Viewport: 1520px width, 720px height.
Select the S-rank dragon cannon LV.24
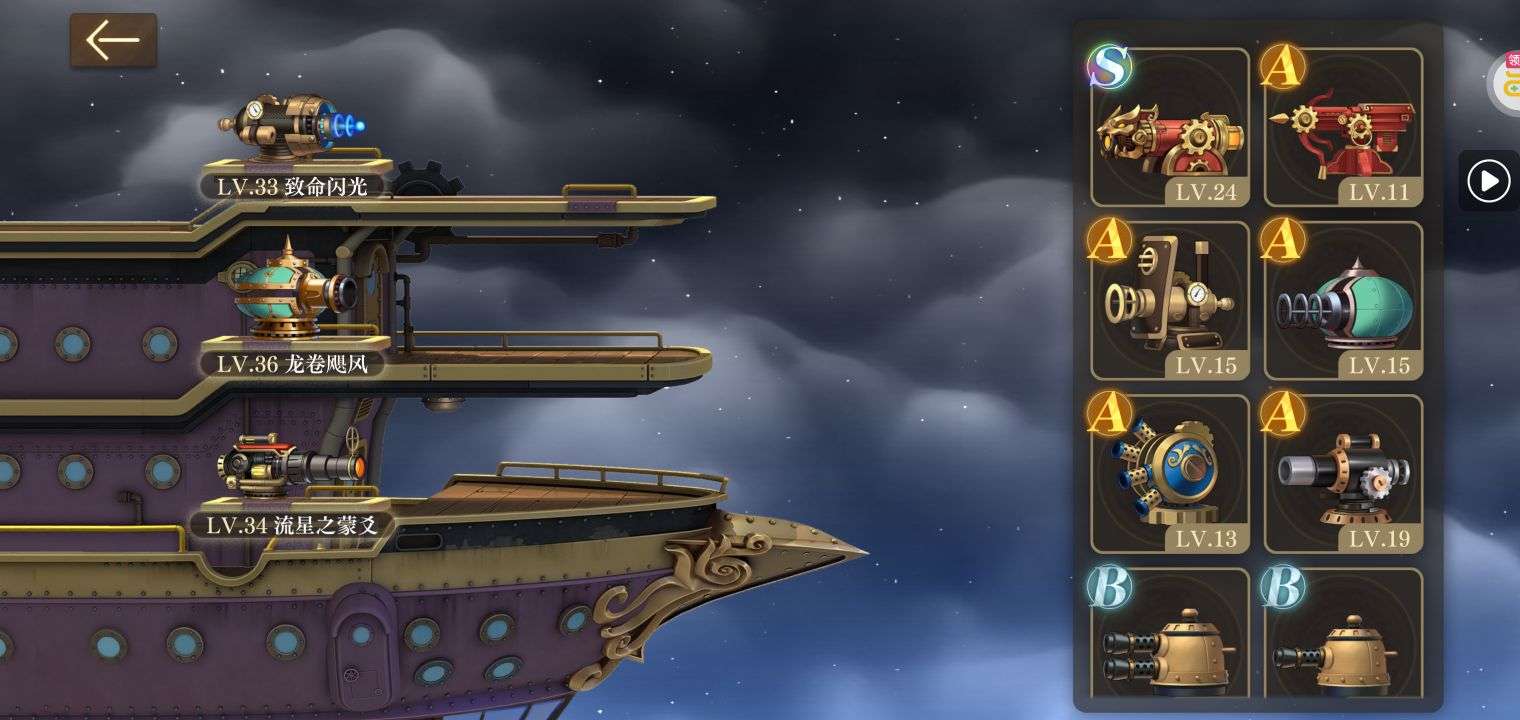click(x=1170, y=128)
